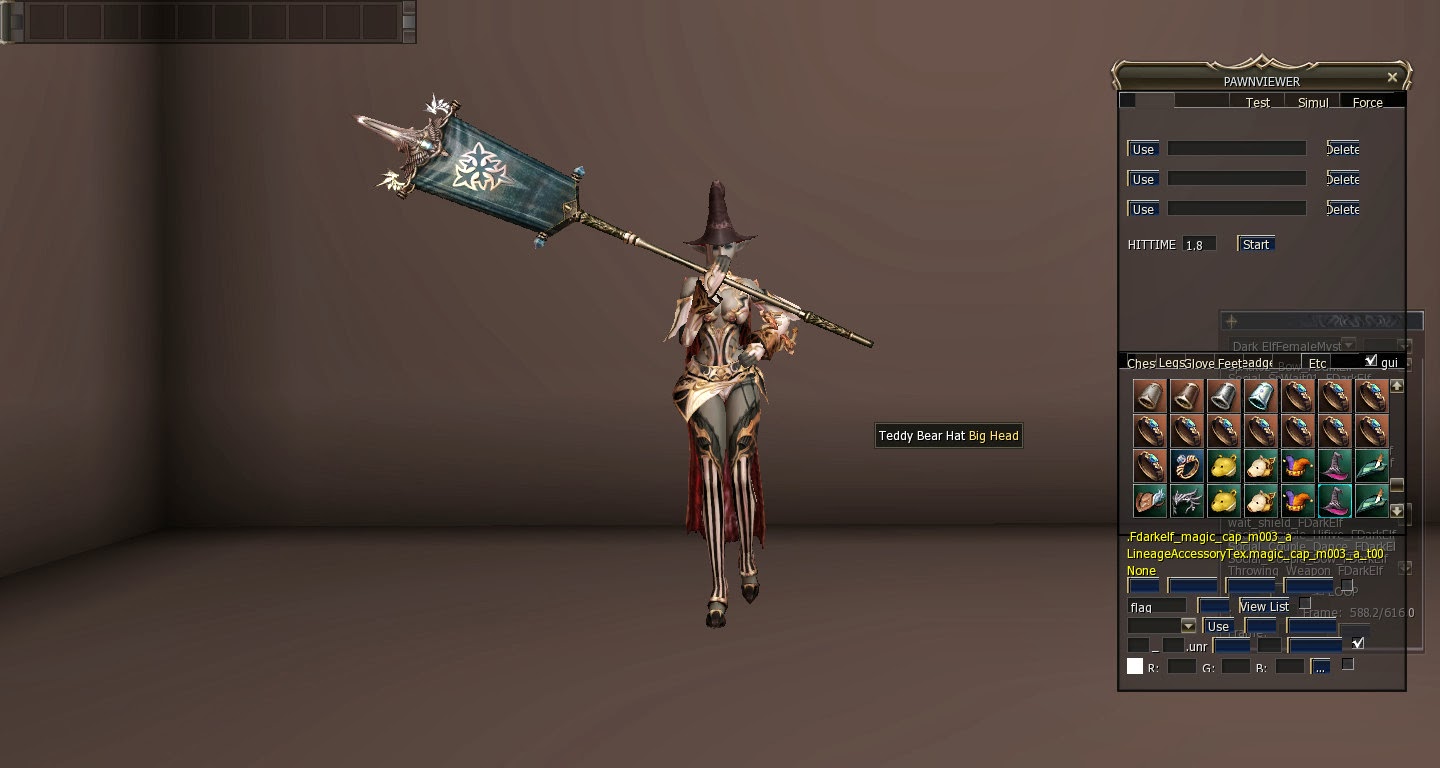This screenshot has width=1440, height=768.
Task: Select the purple jester hat icon
Action: click(x=1297, y=465)
